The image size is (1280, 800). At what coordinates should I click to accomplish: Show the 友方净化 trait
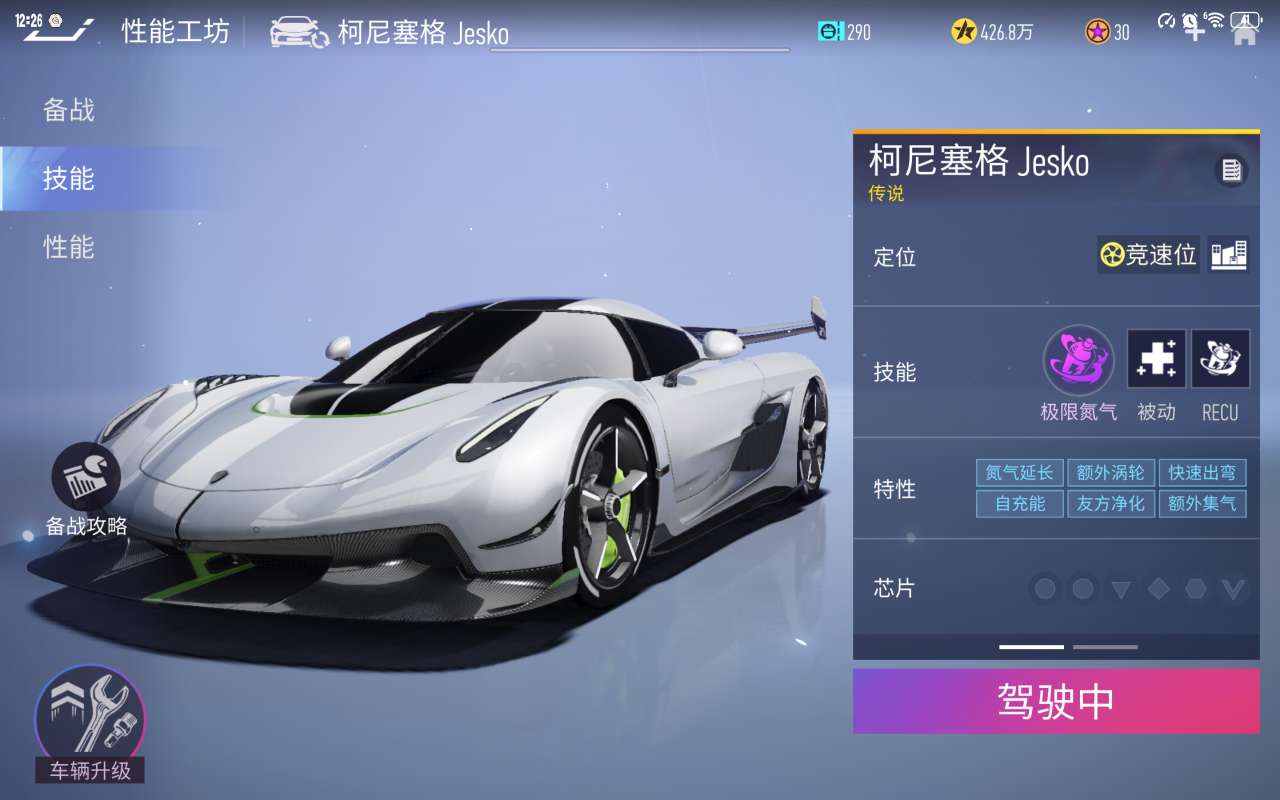click(x=1111, y=503)
